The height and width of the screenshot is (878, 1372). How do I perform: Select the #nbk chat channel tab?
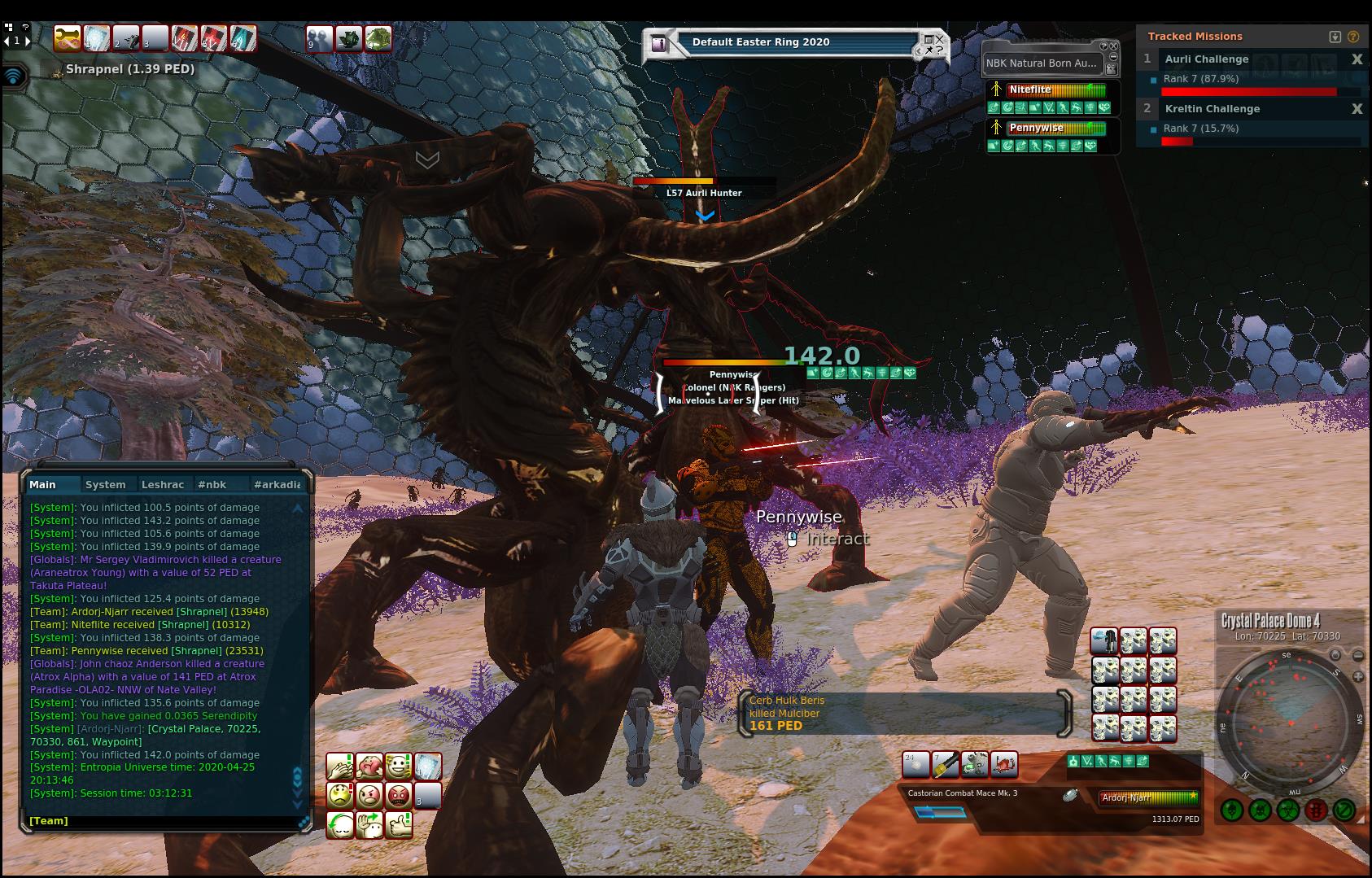click(x=212, y=484)
